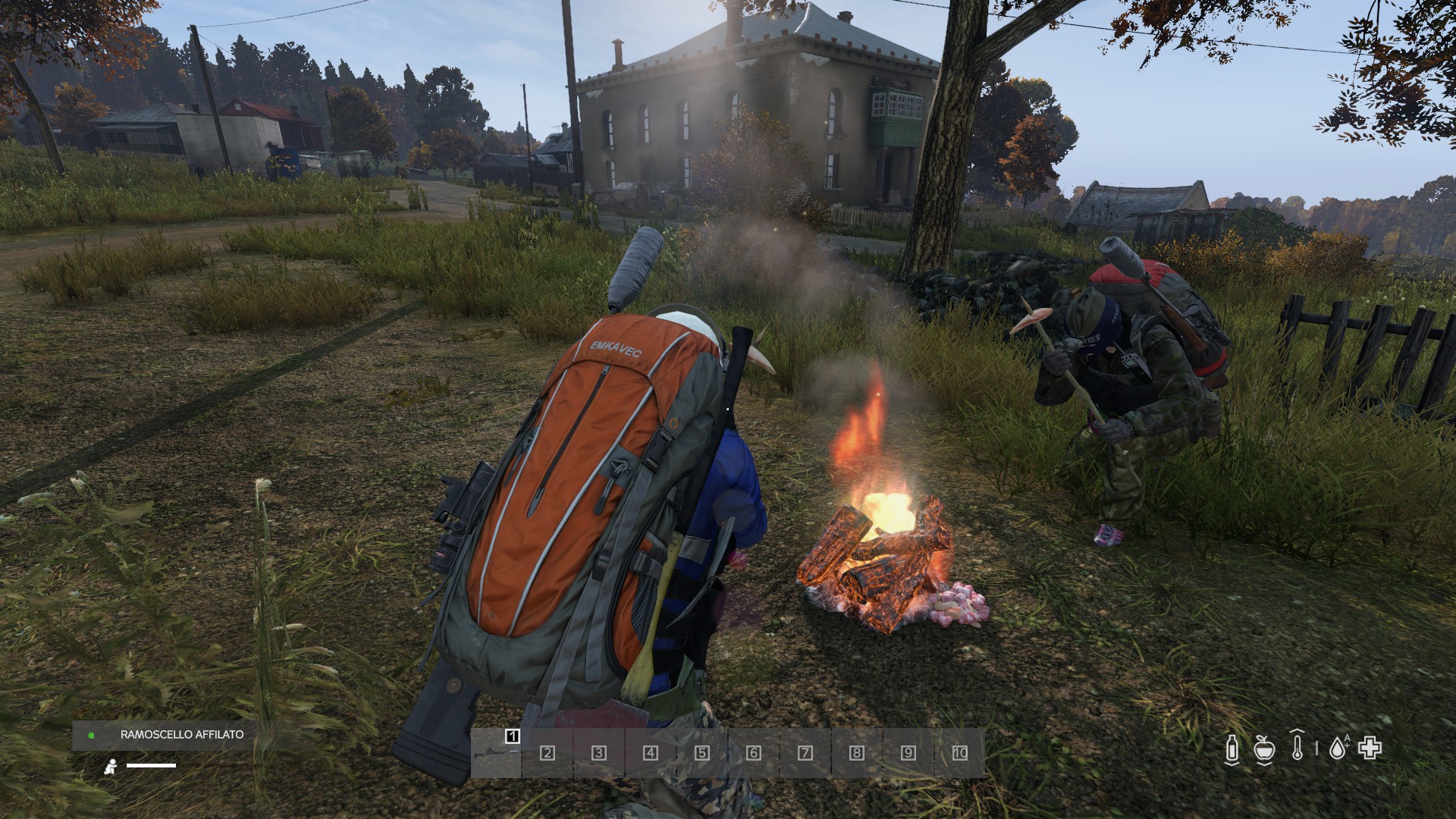Select hotbar slot number 2
The width and height of the screenshot is (1456, 819).
coord(548,752)
